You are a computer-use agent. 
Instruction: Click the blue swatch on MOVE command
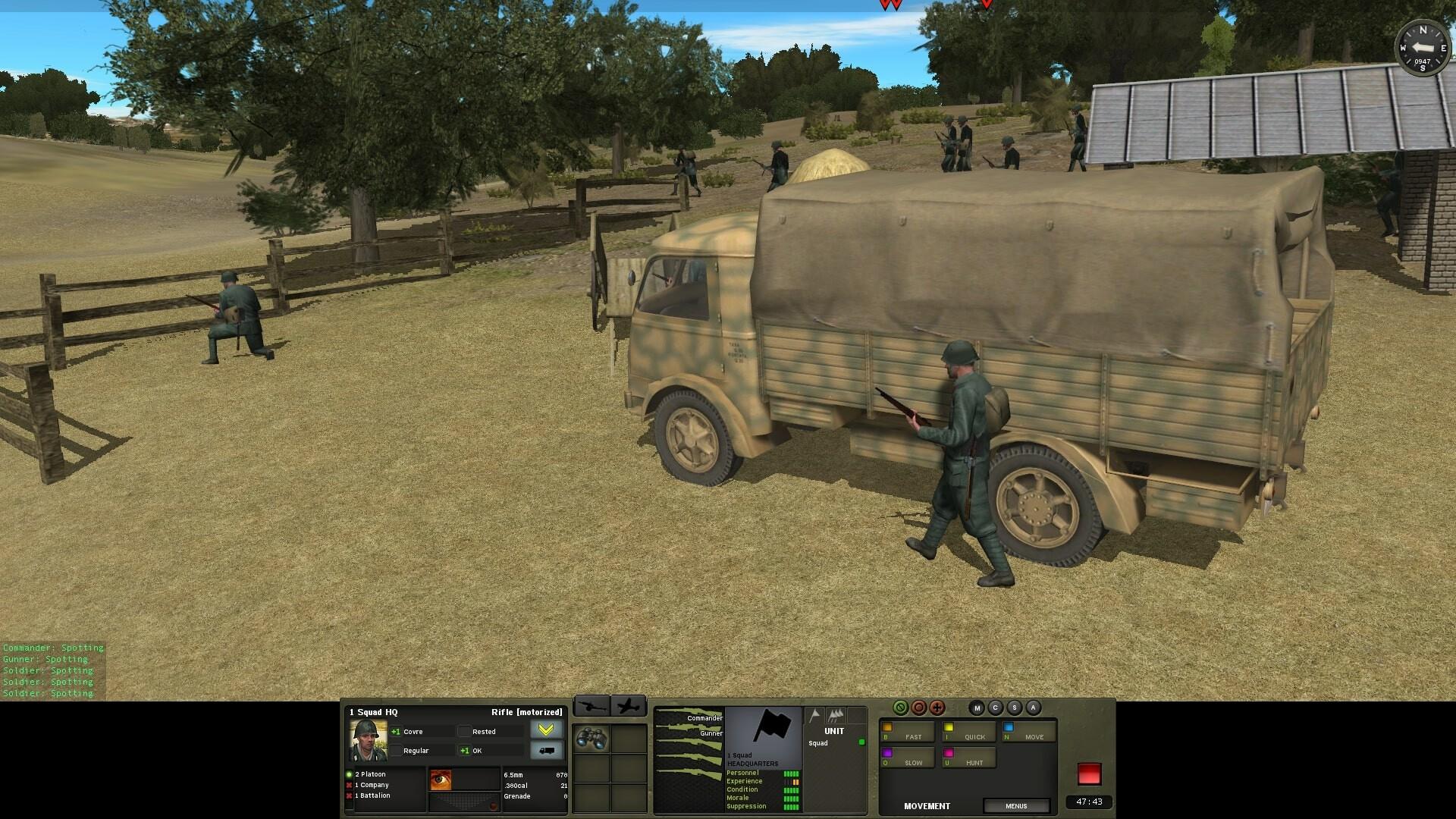click(1009, 726)
